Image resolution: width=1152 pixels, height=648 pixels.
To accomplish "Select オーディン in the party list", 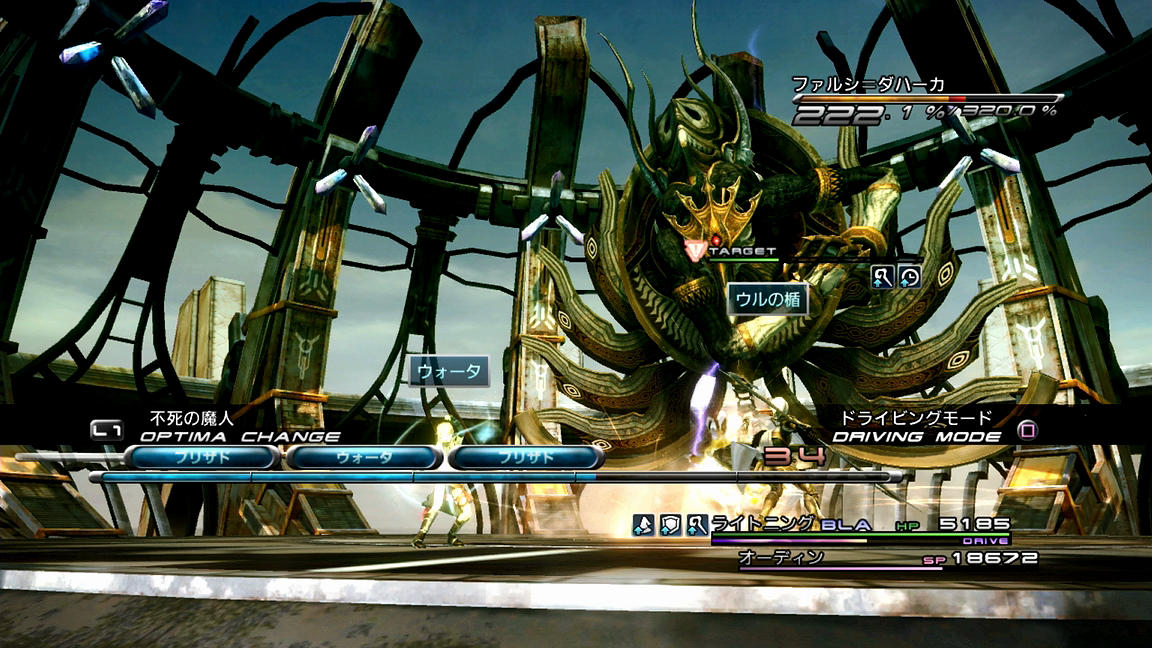I will click(780, 557).
